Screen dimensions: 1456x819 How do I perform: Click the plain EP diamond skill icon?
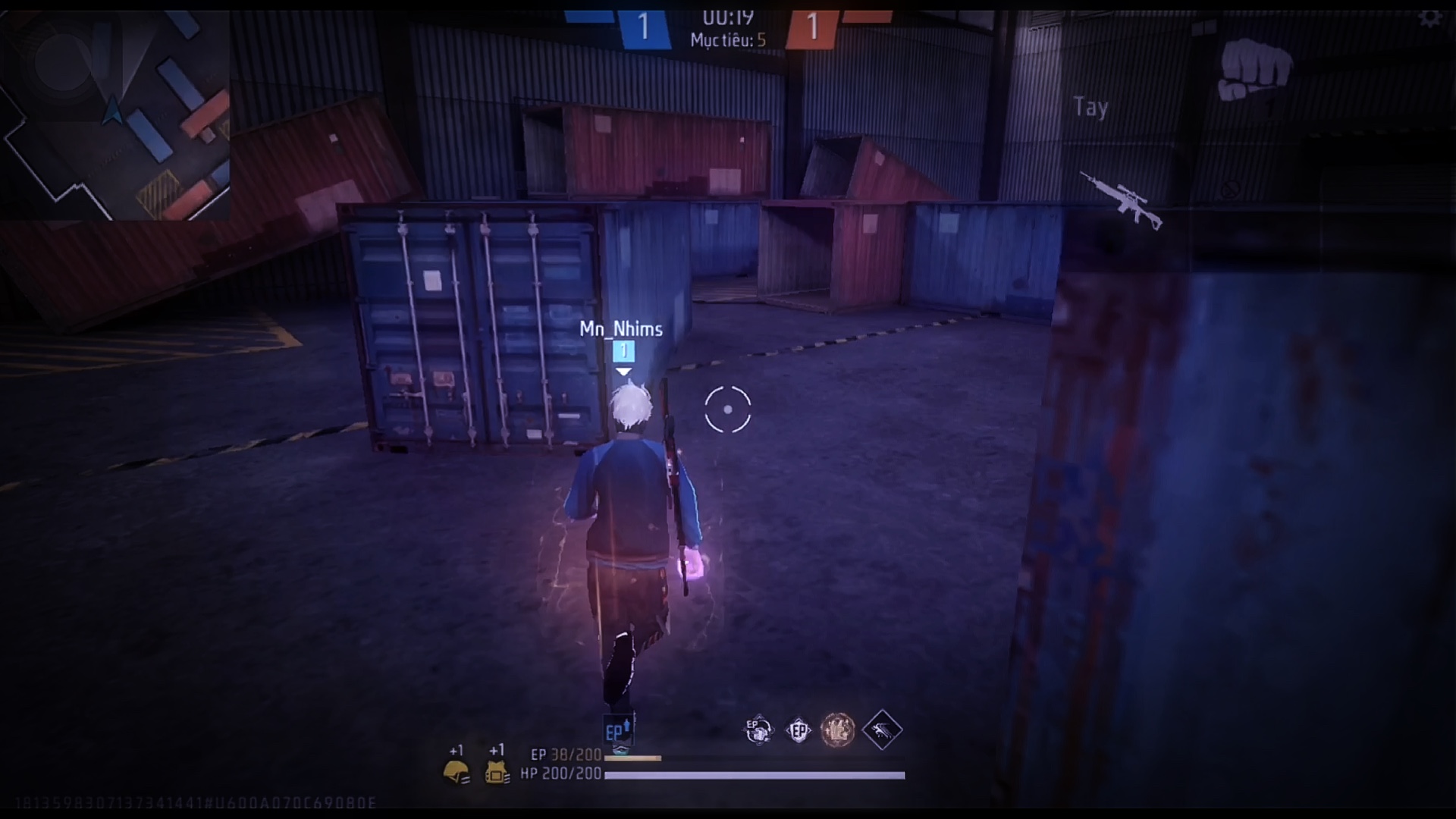[799, 730]
